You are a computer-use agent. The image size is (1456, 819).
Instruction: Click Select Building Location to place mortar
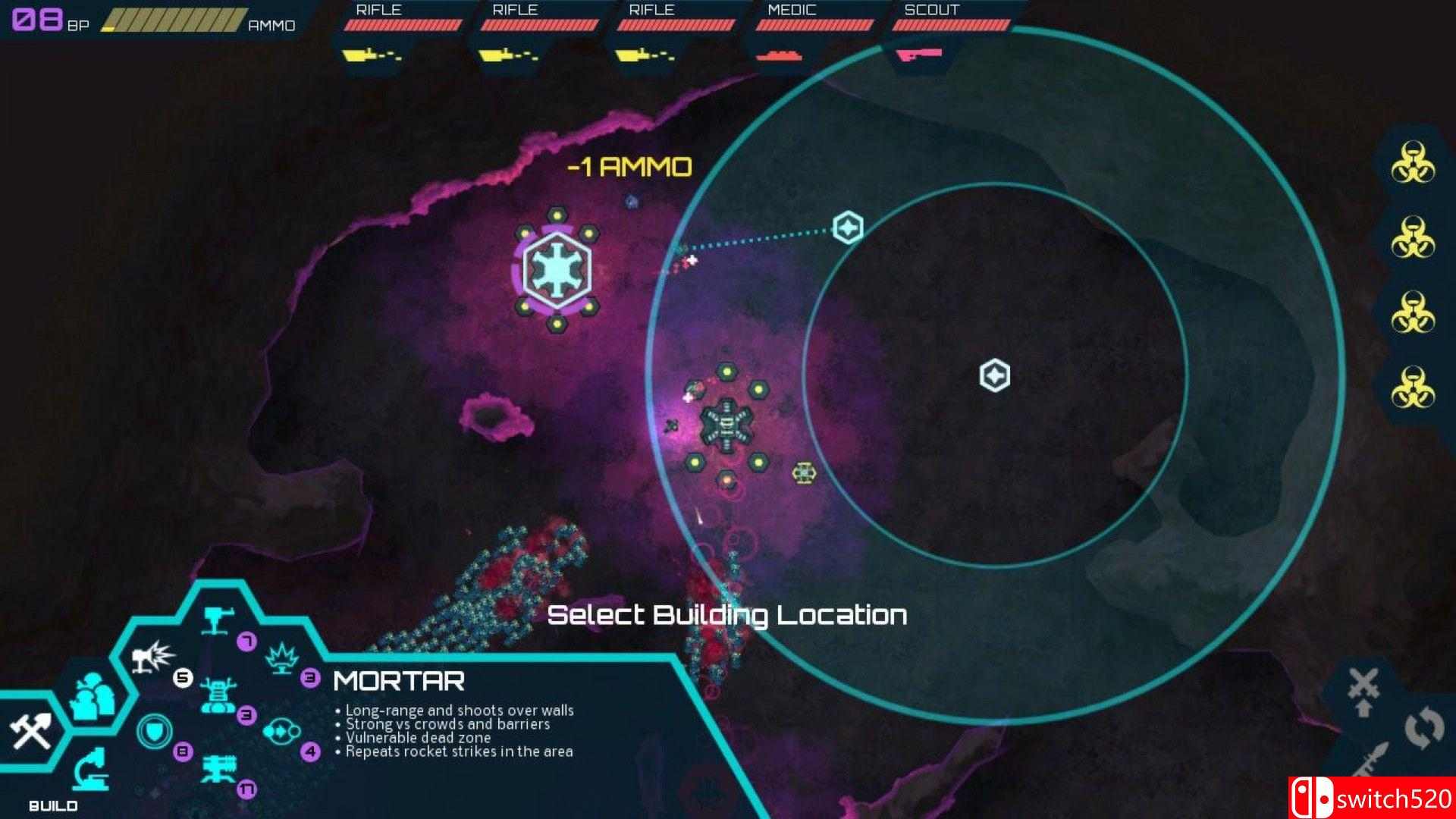click(728, 616)
